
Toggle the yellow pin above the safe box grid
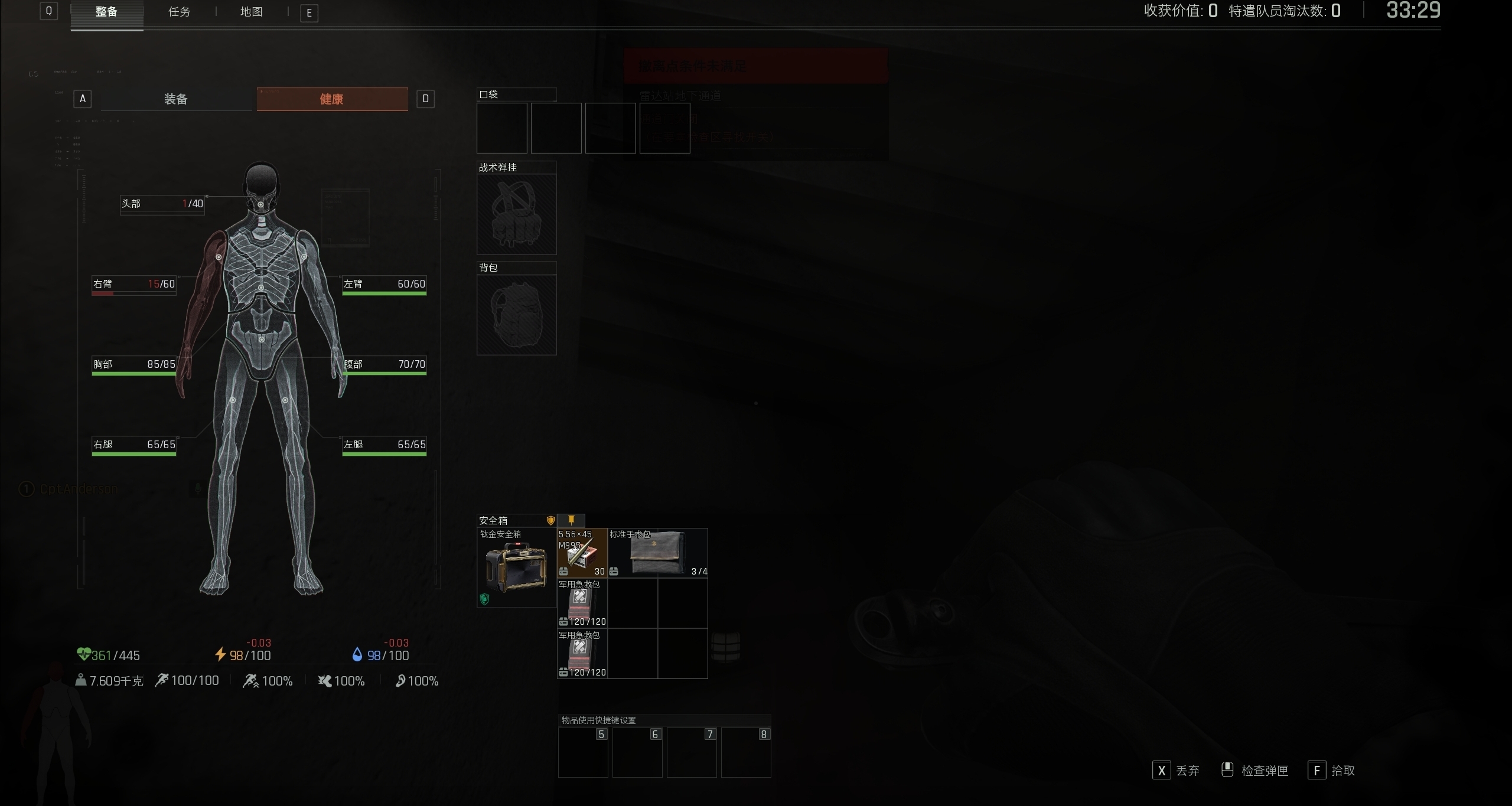(571, 520)
